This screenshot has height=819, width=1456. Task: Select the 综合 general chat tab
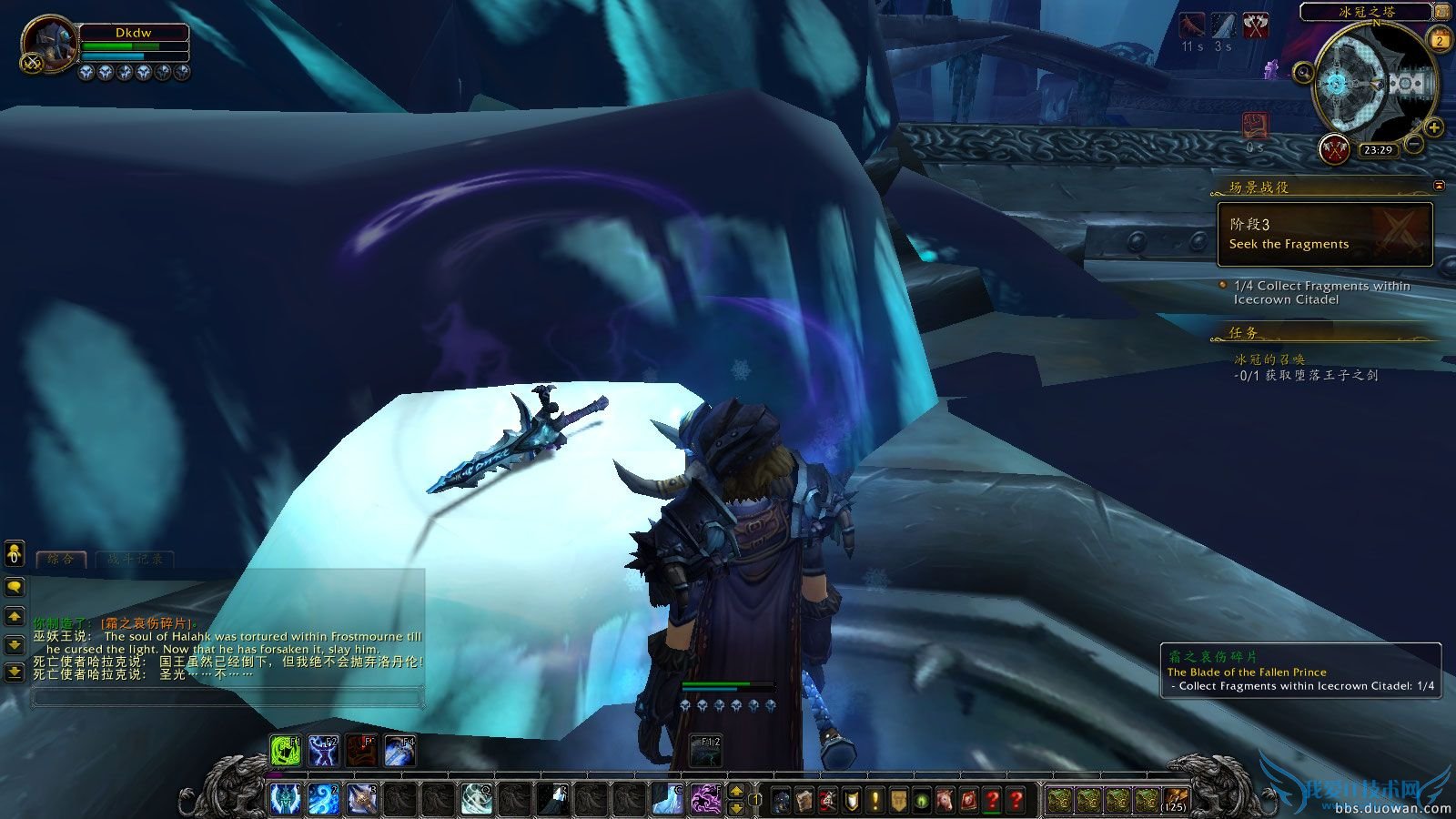61,559
